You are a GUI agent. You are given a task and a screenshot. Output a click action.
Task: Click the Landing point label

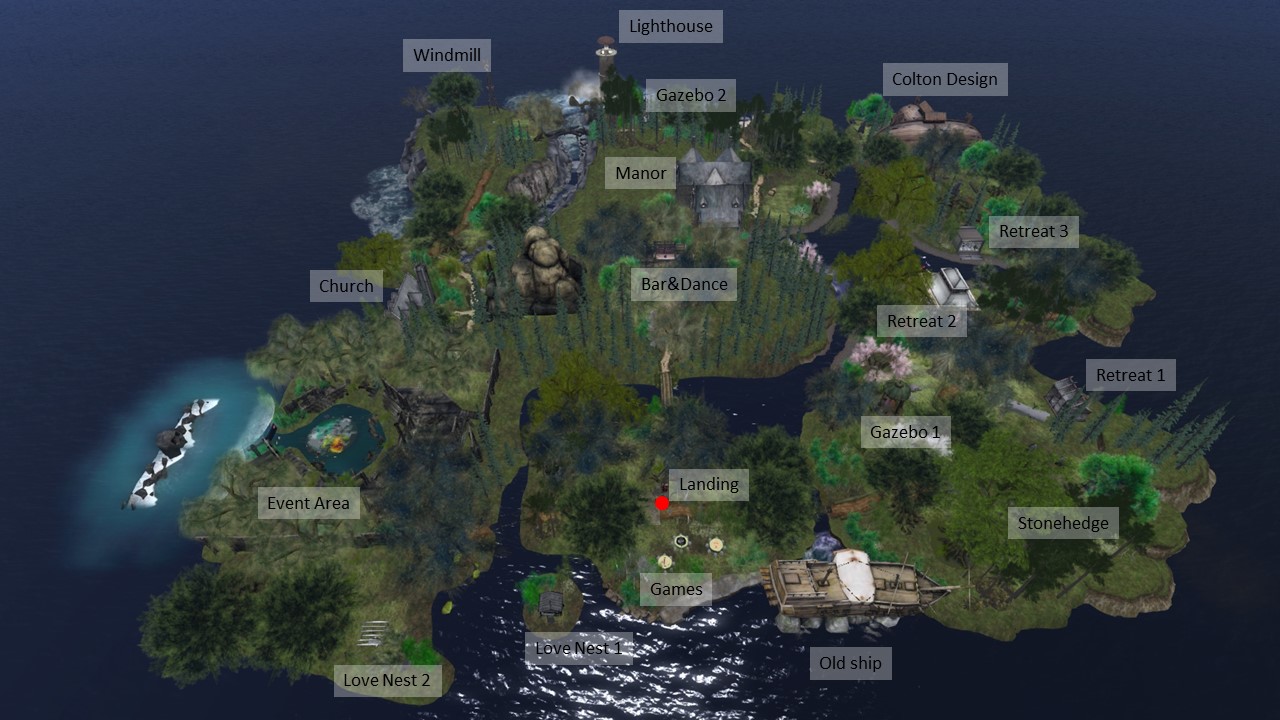tap(708, 484)
